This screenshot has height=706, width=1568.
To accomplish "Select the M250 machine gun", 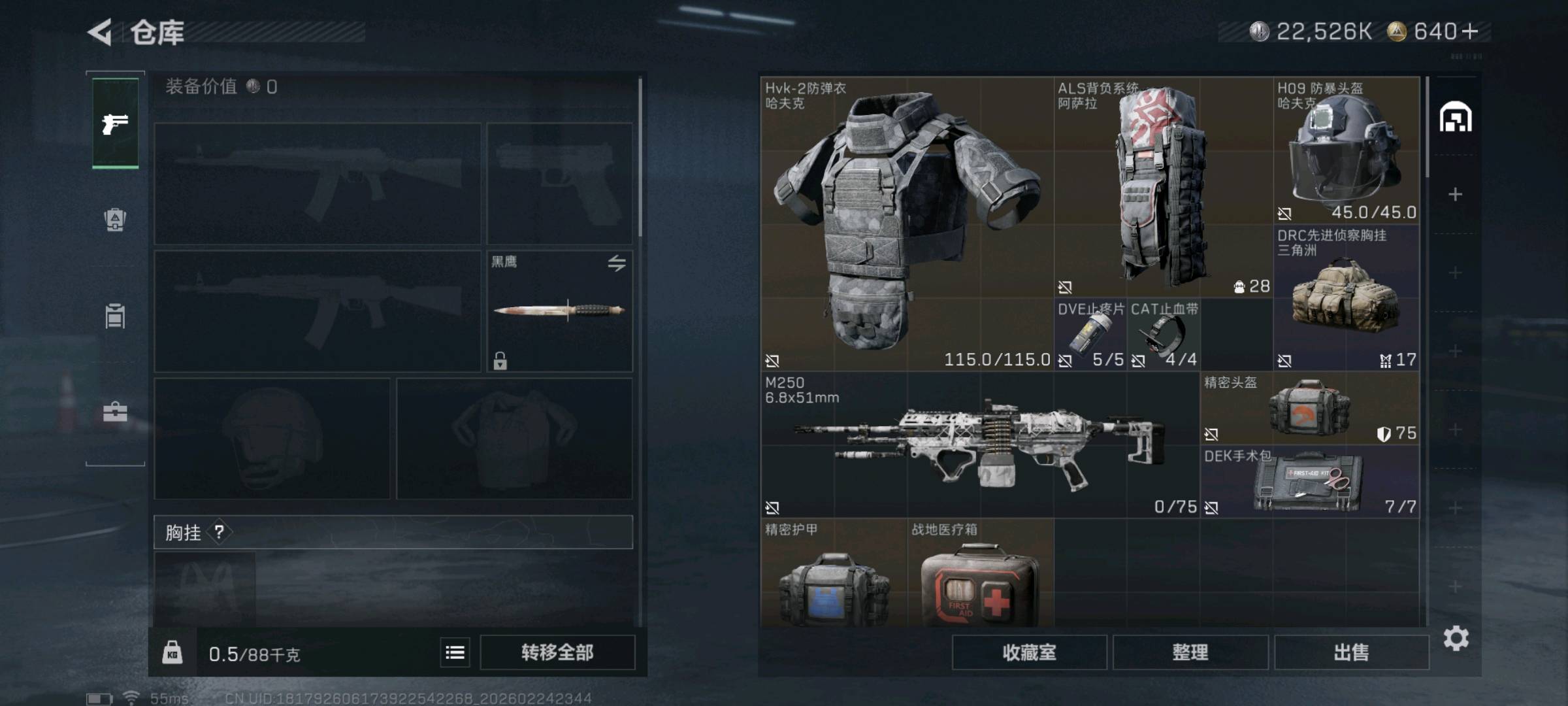I will click(x=980, y=445).
